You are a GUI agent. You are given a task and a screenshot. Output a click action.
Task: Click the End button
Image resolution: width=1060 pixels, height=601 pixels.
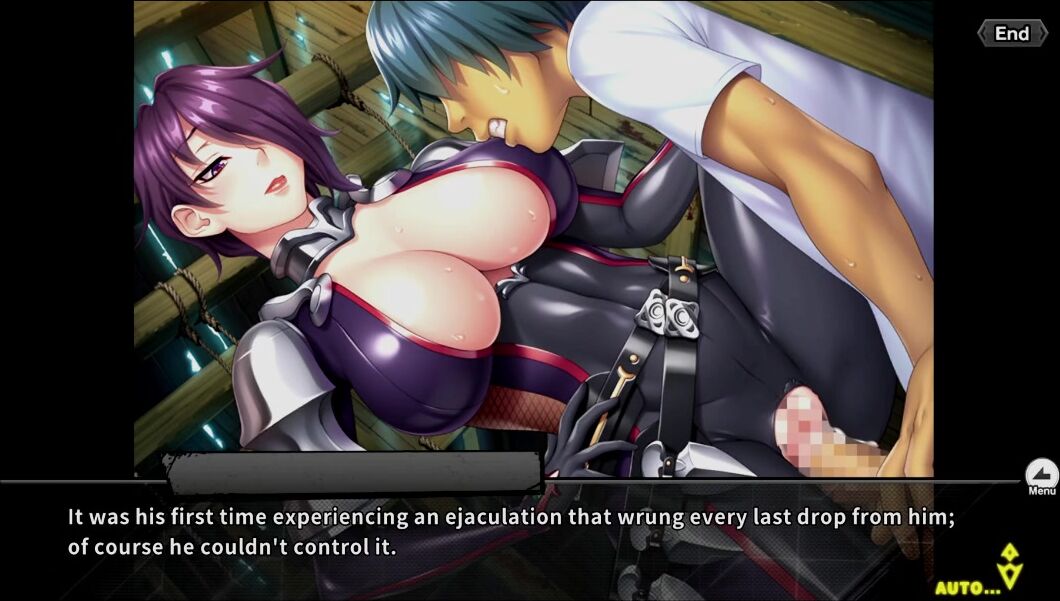[1011, 34]
